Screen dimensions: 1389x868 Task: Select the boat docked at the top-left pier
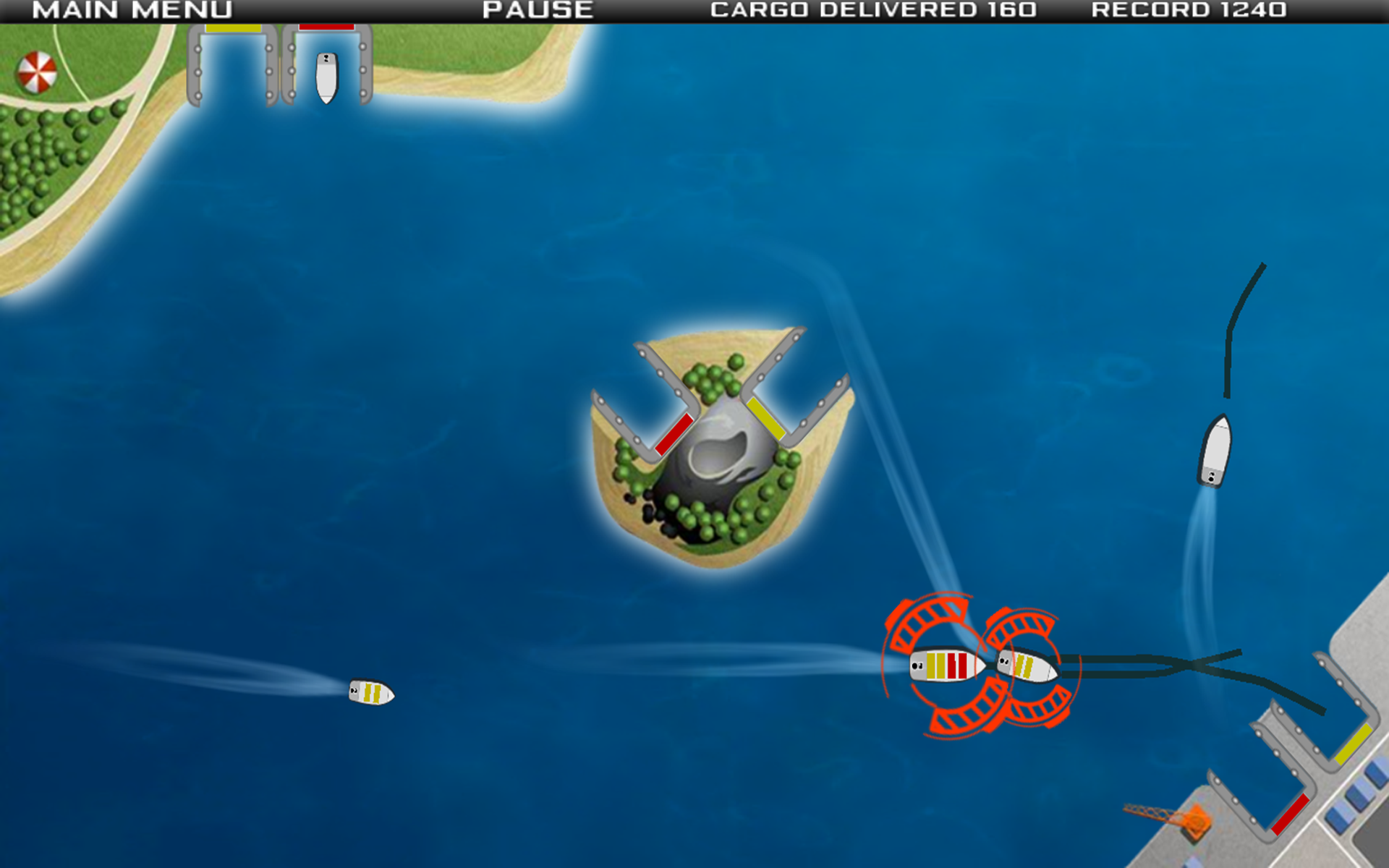tap(327, 77)
